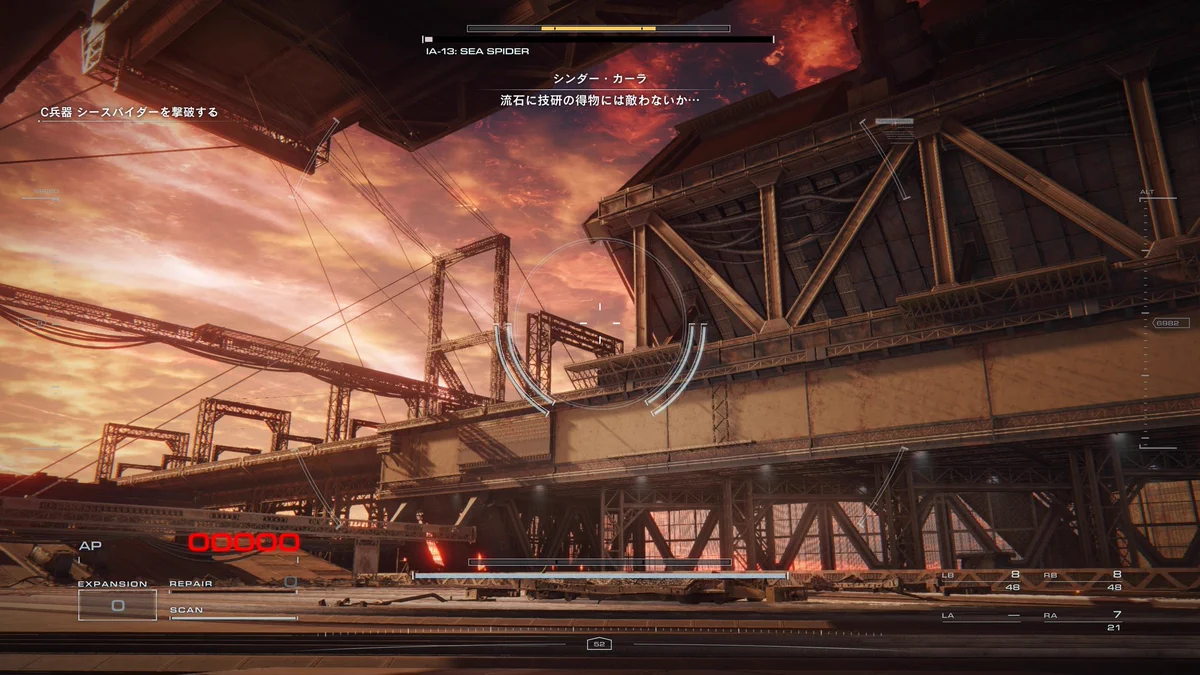This screenshot has width=1200, height=675.
Task: Click the compass heading marker showing 52
Action: coord(599,644)
